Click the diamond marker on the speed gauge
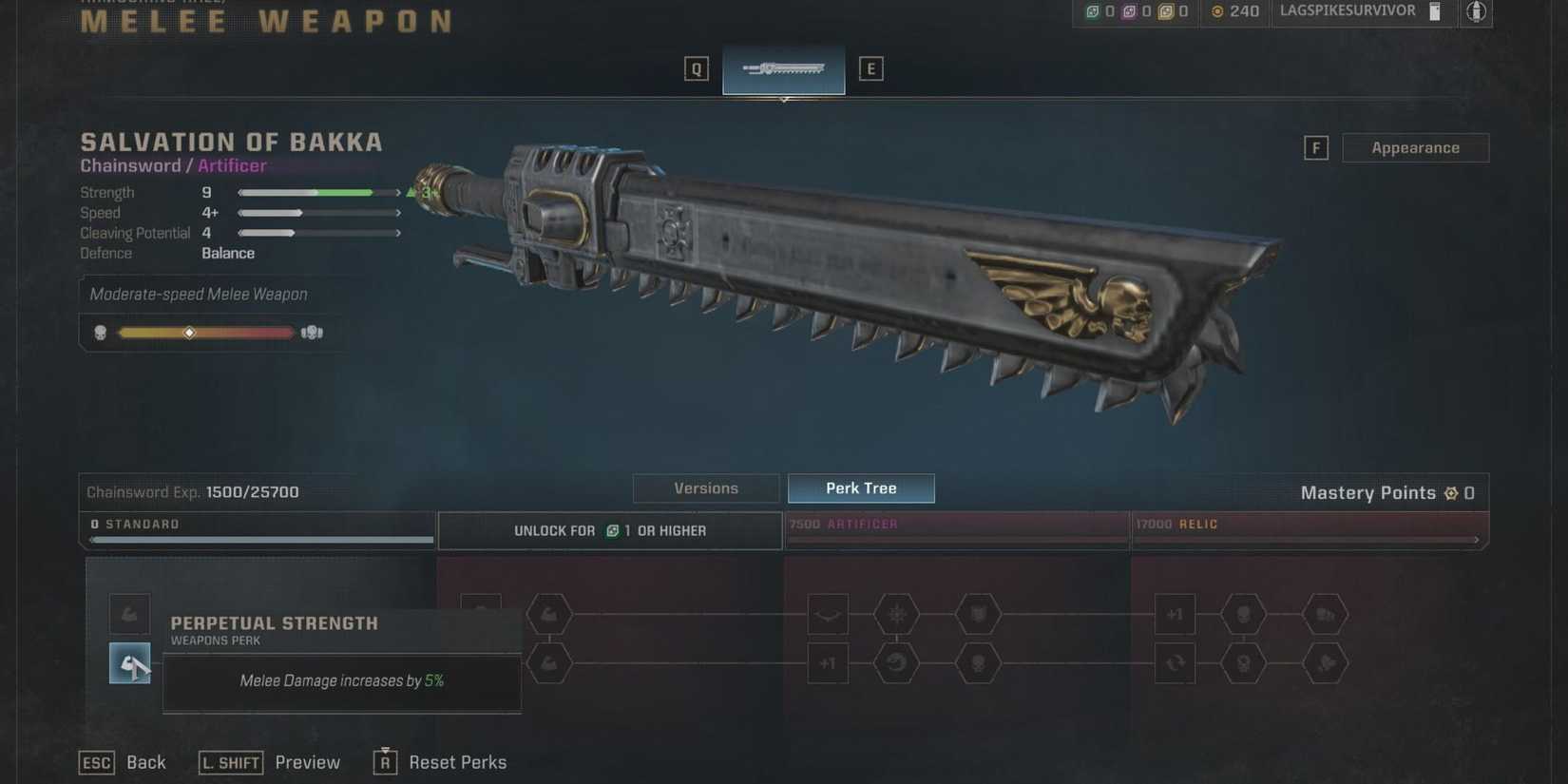 point(189,332)
